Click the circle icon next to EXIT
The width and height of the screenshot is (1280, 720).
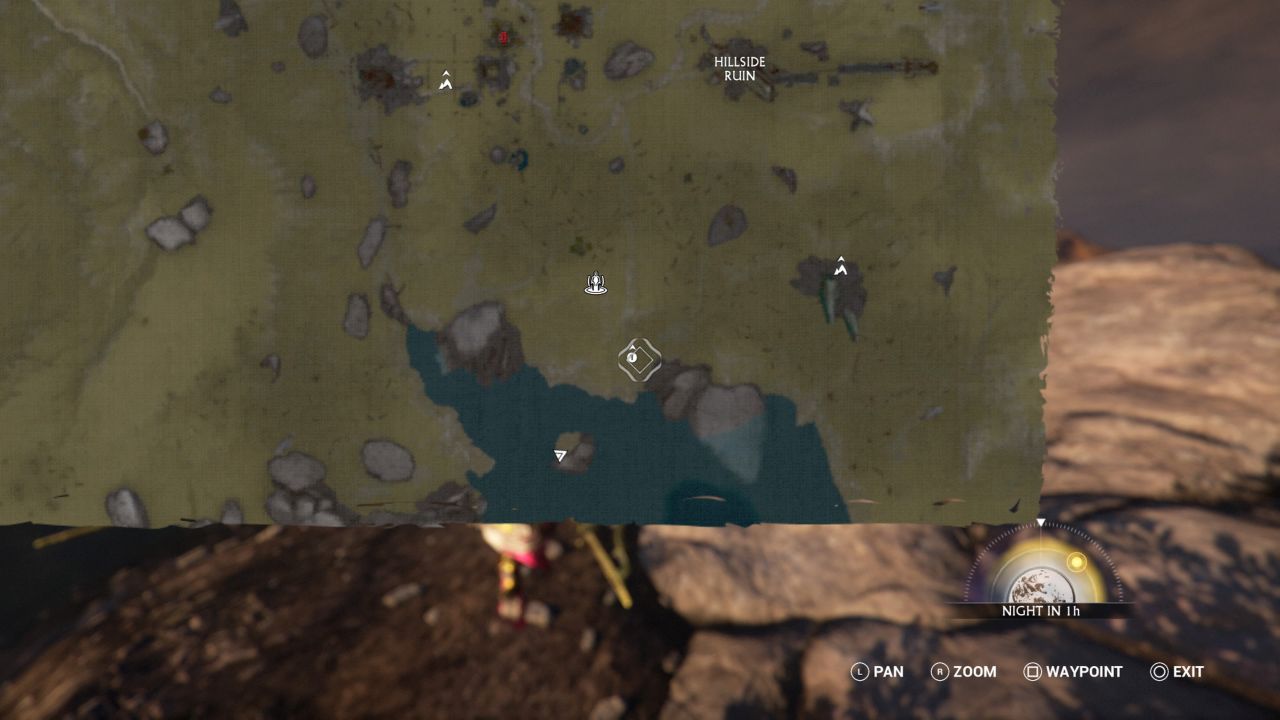1160,672
